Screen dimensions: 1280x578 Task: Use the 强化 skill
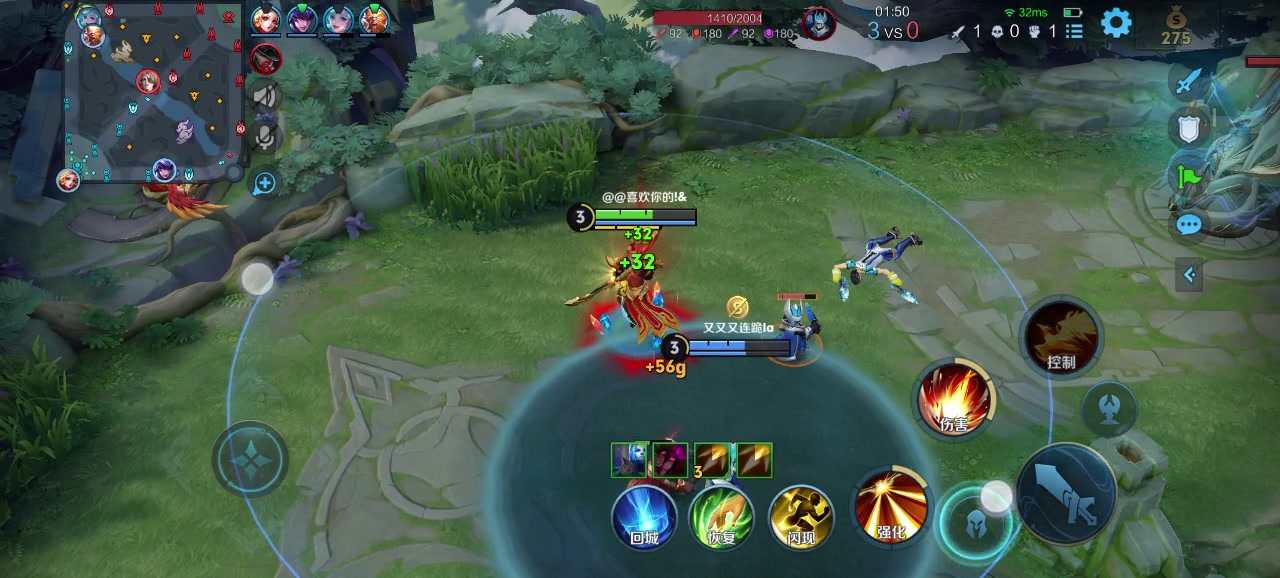(890, 505)
